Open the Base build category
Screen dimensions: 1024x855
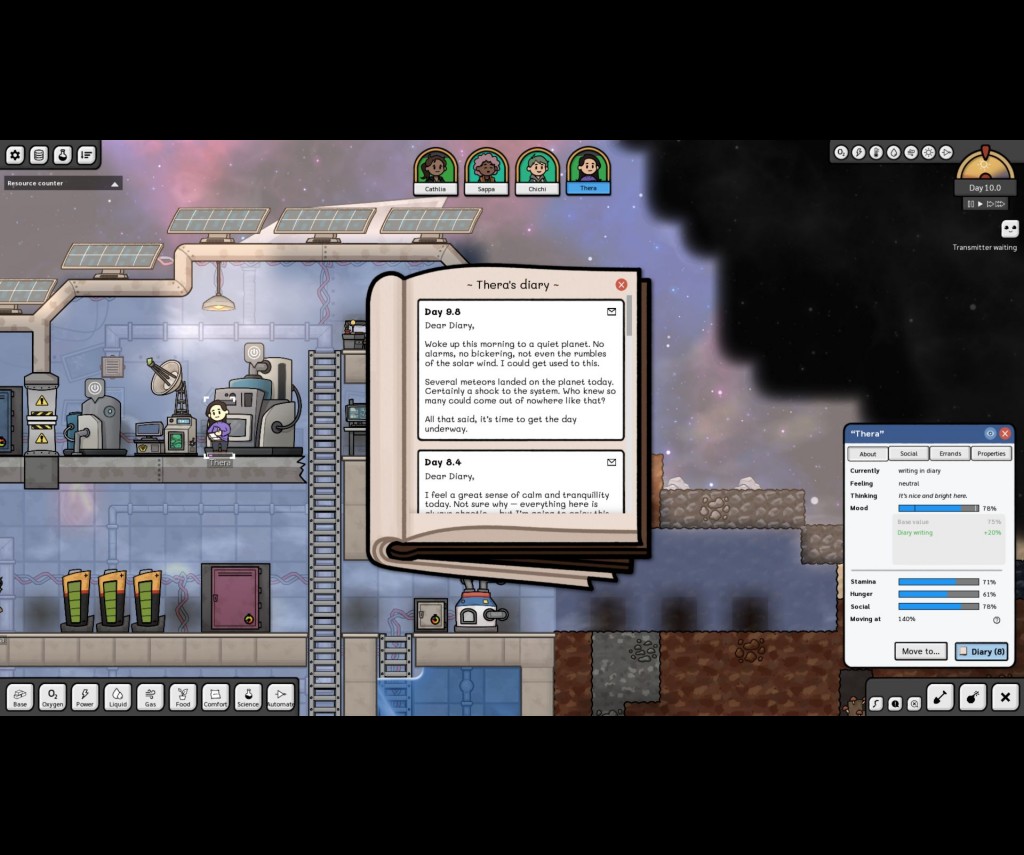click(x=20, y=697)
